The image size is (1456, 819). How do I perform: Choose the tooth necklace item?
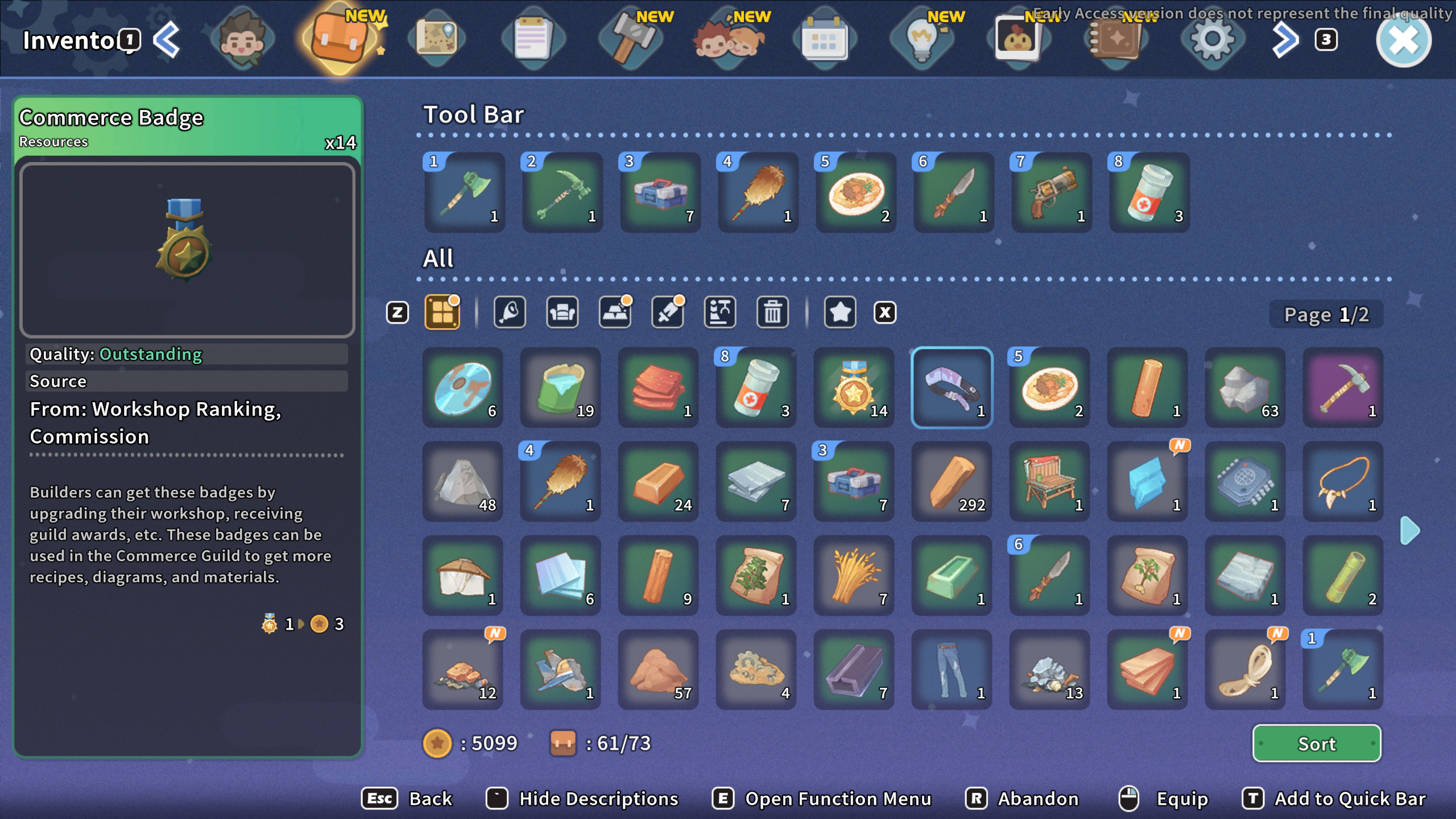(x=1343, y=482)
